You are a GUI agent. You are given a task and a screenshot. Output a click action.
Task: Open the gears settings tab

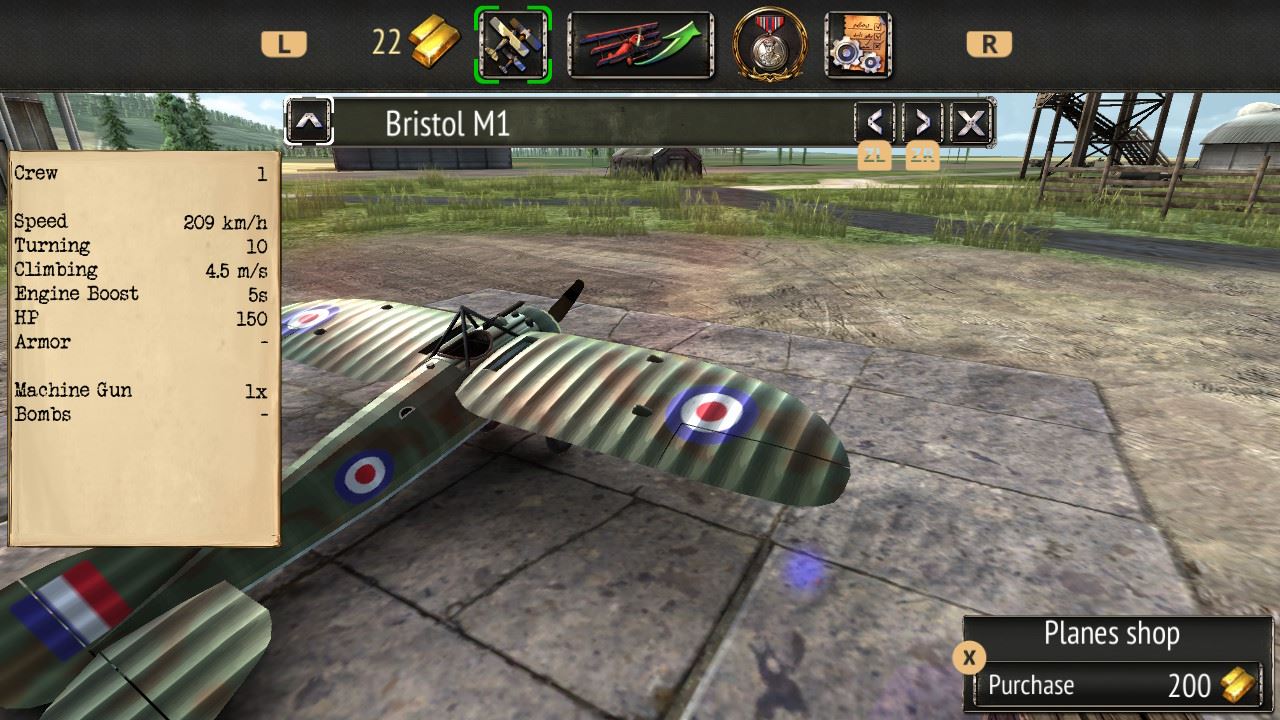pos(858,45)
